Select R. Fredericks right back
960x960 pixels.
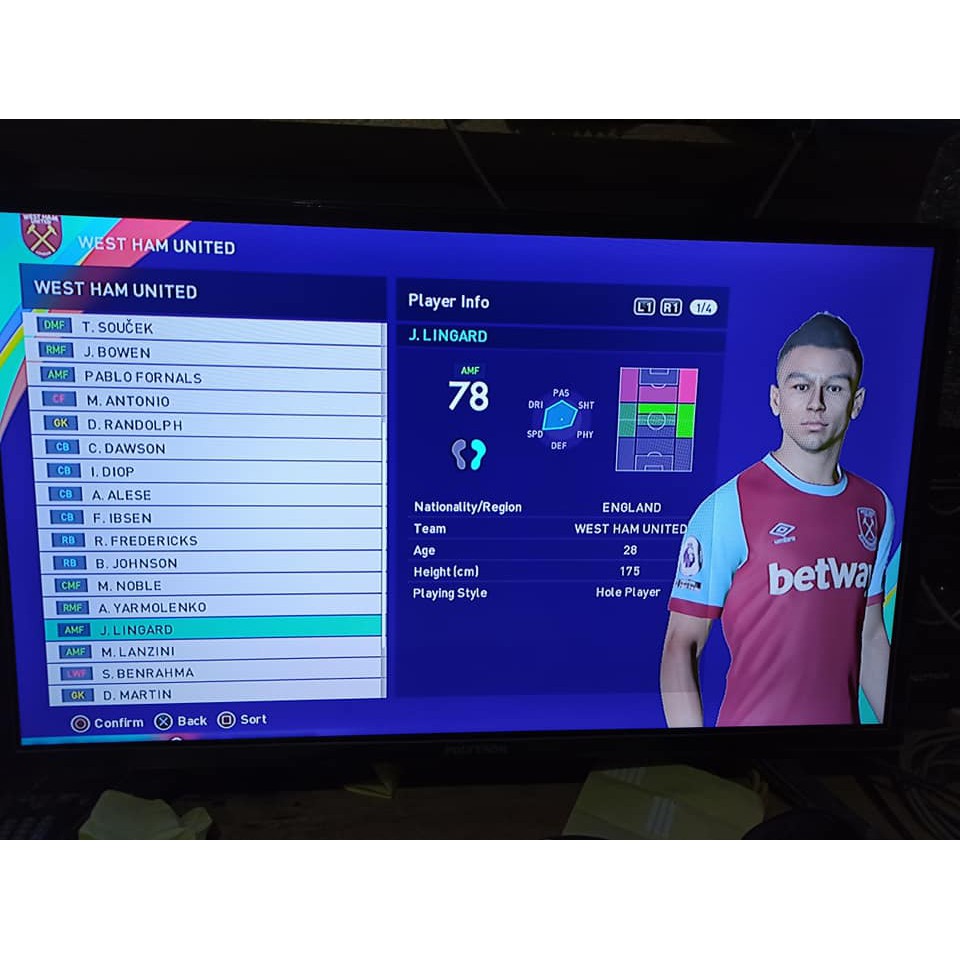click(212, 541)
